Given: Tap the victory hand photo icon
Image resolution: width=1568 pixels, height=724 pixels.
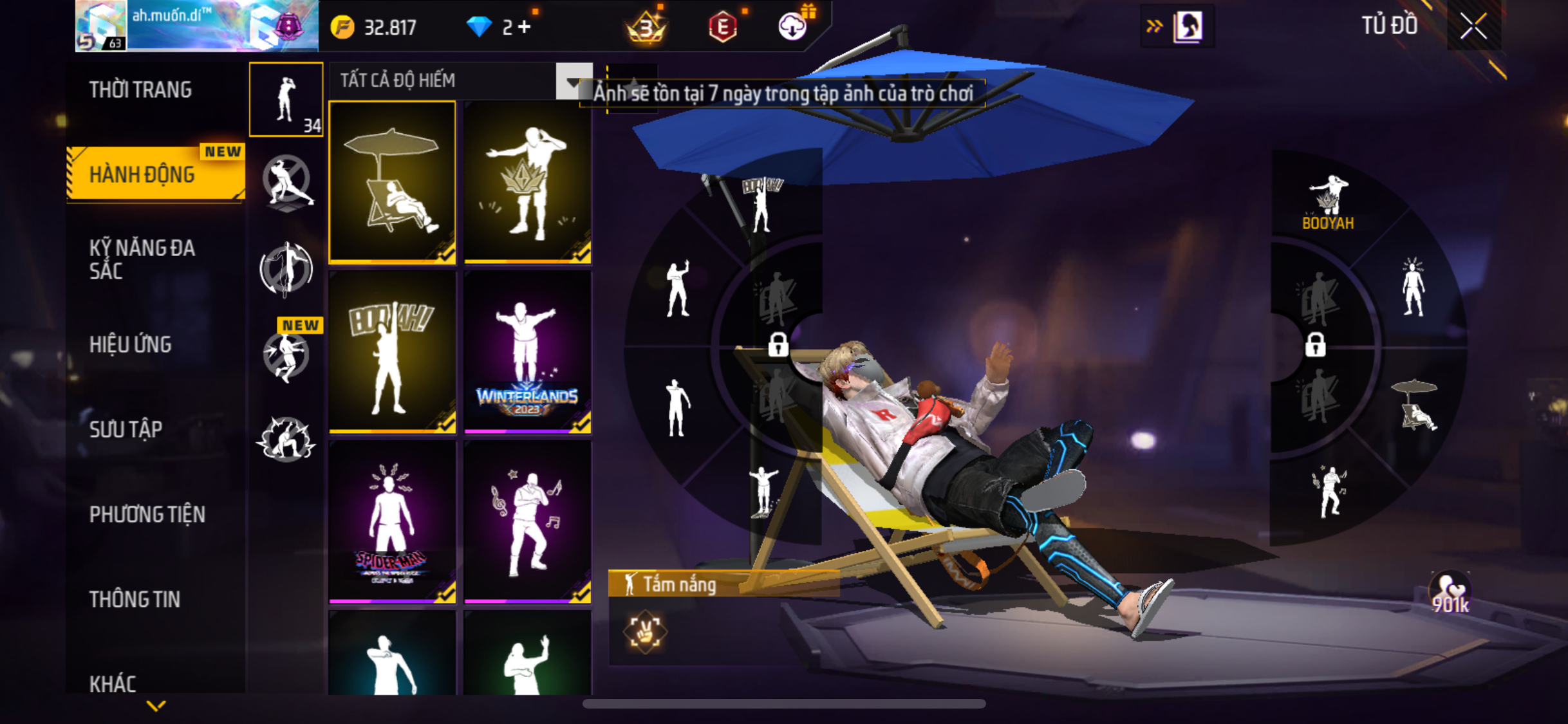Looking at the screenshot, I should pyautogui.click(x=644, y=631).
